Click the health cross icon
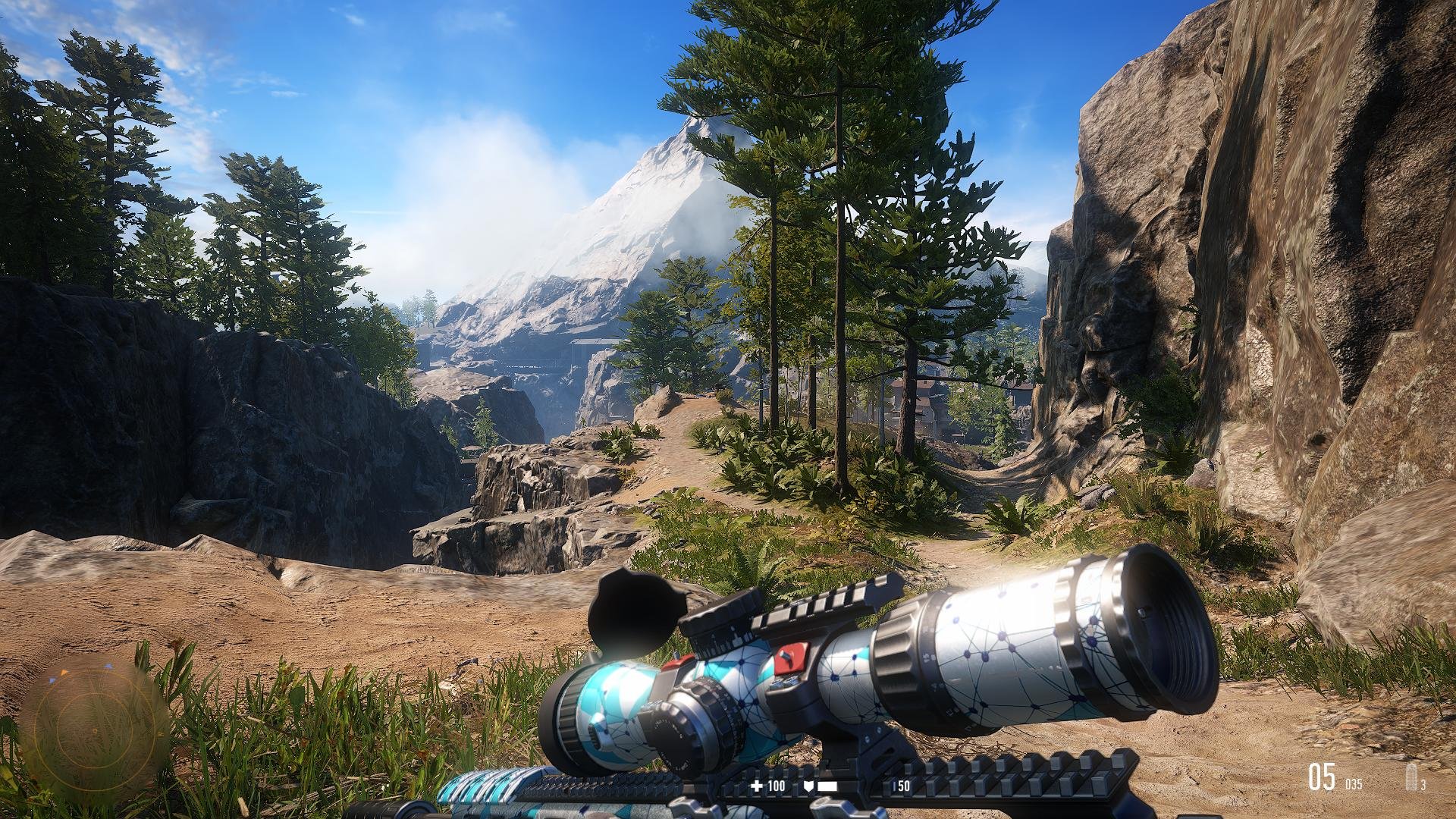The width and height of the screenshot is (1456, 819). tap(756, 786)
